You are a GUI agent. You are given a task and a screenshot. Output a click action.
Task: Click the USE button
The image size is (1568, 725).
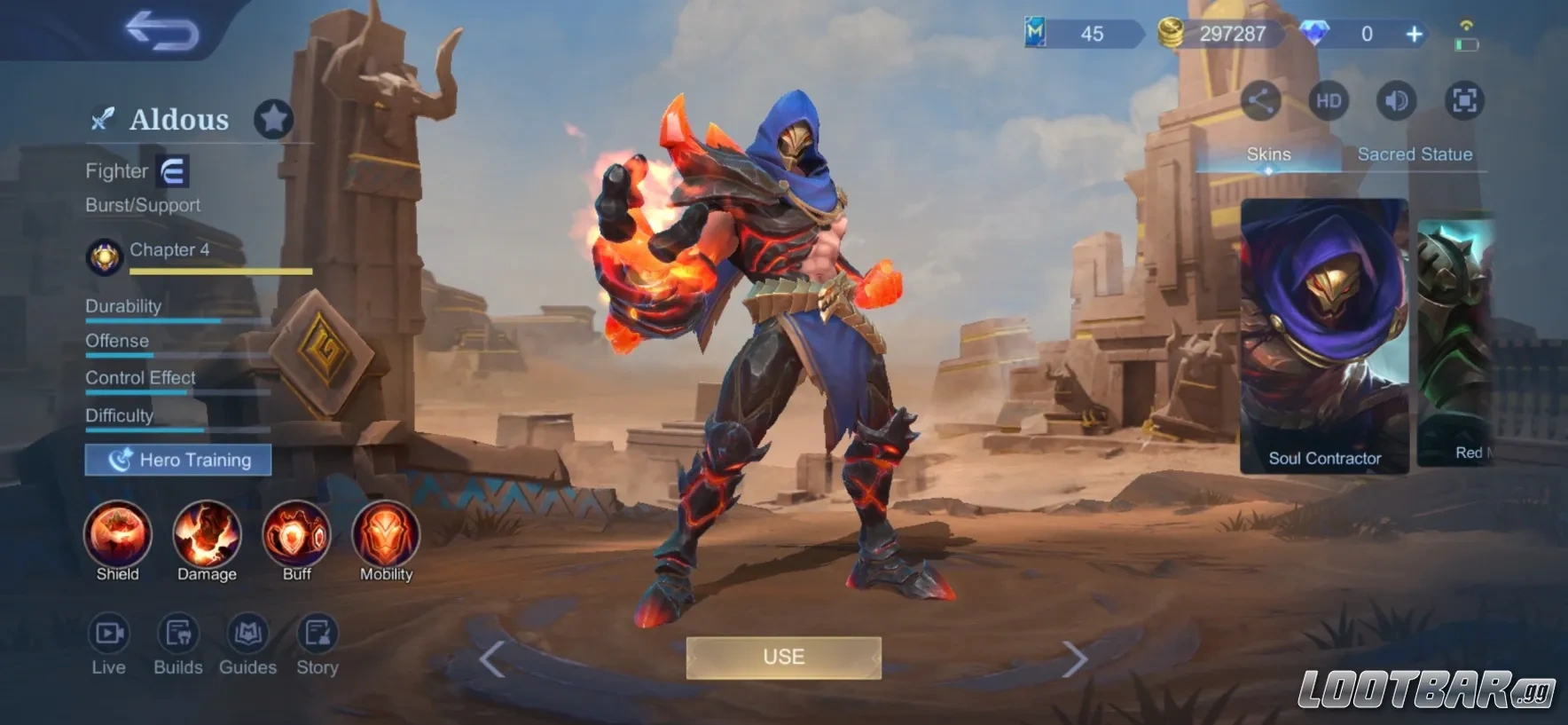tap(783, 658)
